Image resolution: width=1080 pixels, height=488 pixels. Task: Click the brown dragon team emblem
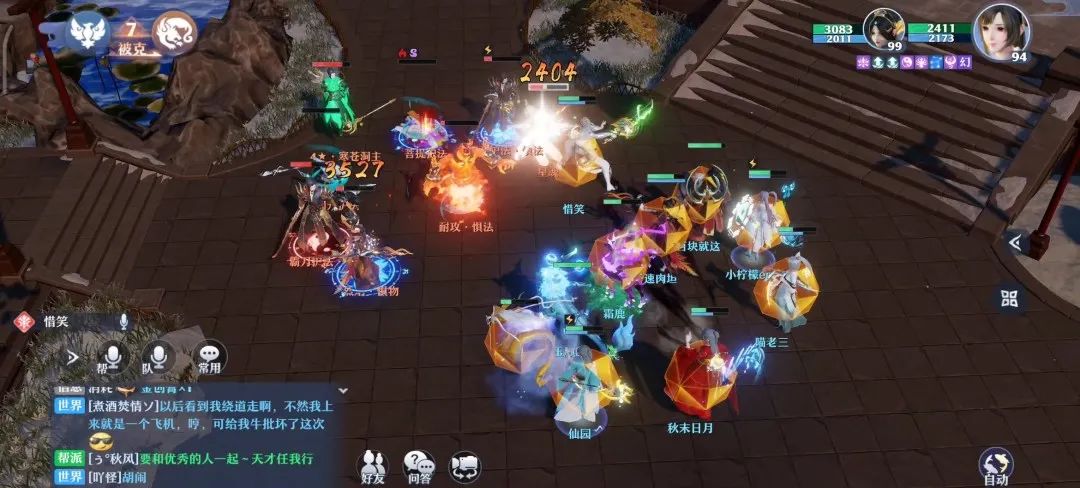coord(175,32)
